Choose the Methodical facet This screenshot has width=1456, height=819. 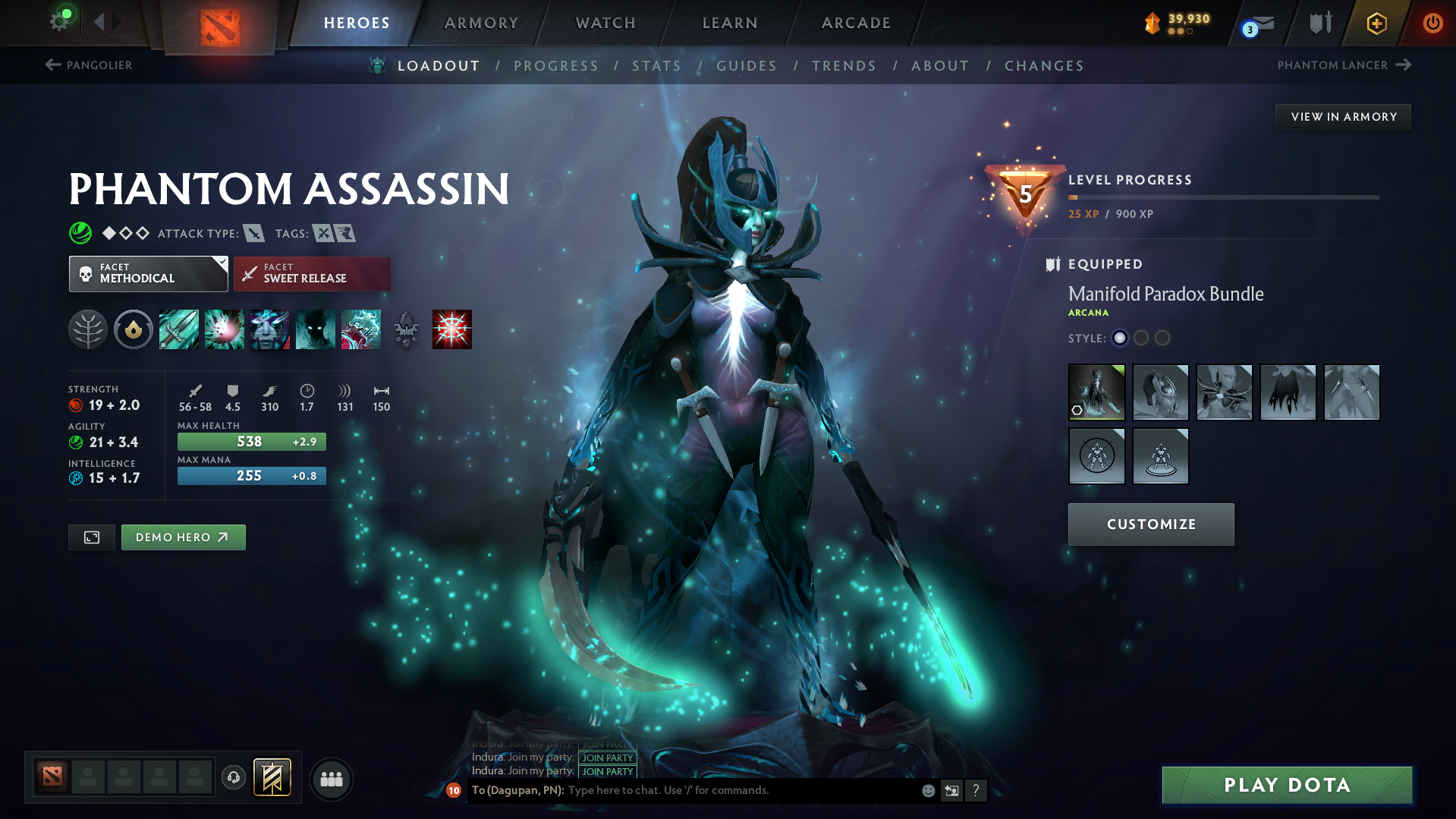[148, 274]
